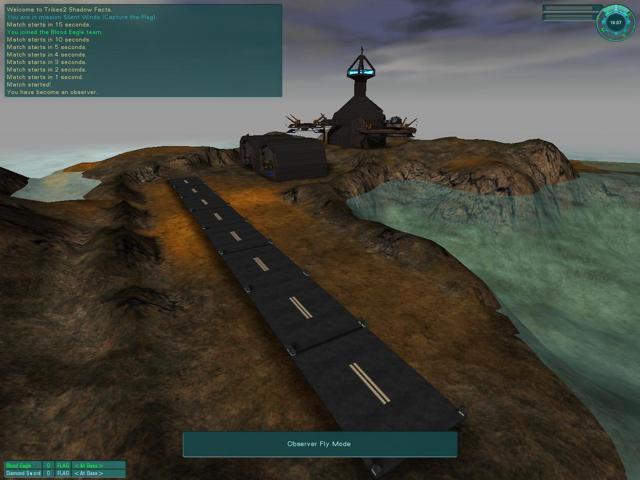Open the chat message log window
Screen dimensions: 640x480
pos(142,50)
